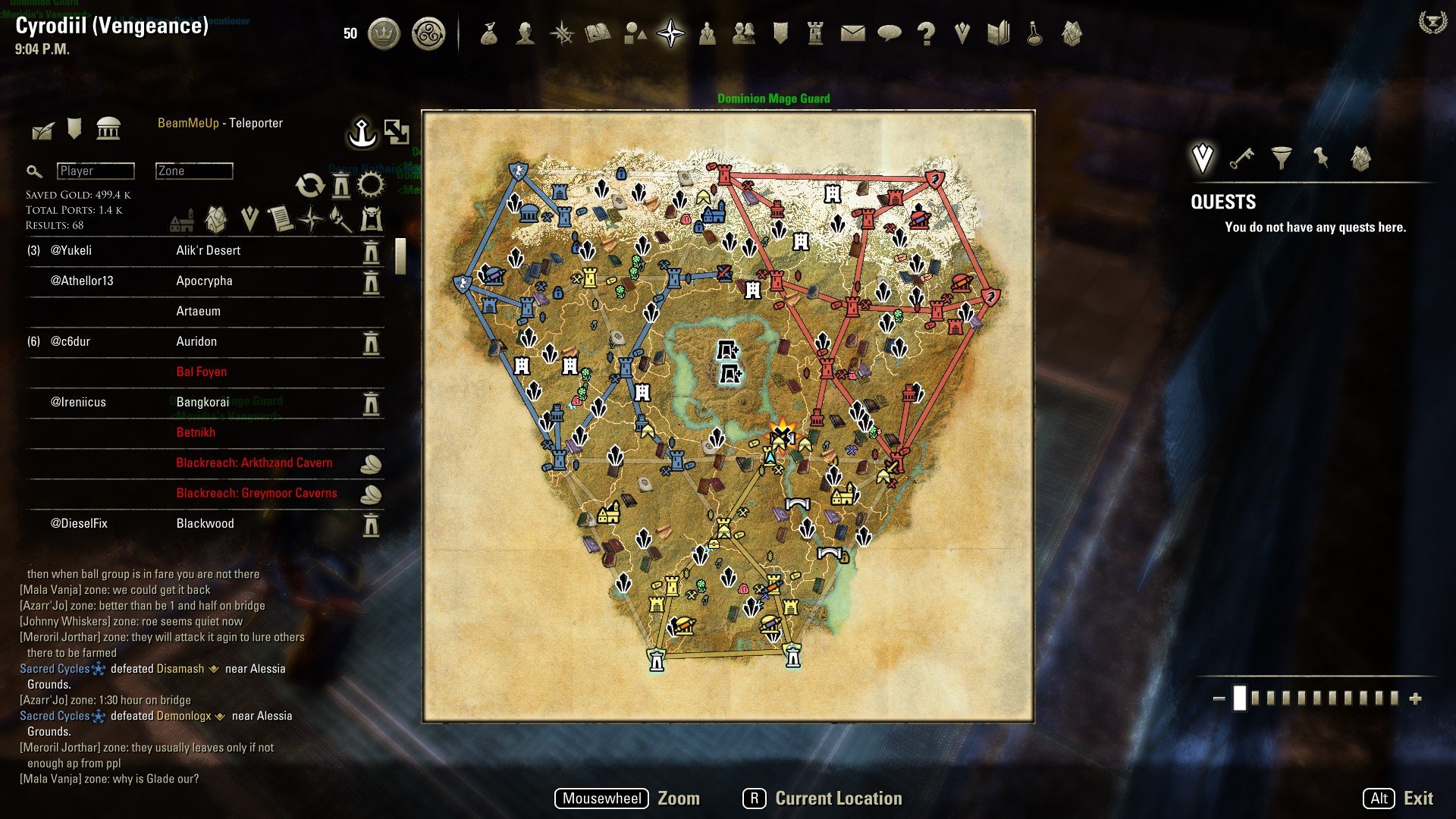The height and width of the screenshot is (819, 1456).
Task: Teleport to @Yukeli in Alik'r Desert
Action: [x=371, y=251]
